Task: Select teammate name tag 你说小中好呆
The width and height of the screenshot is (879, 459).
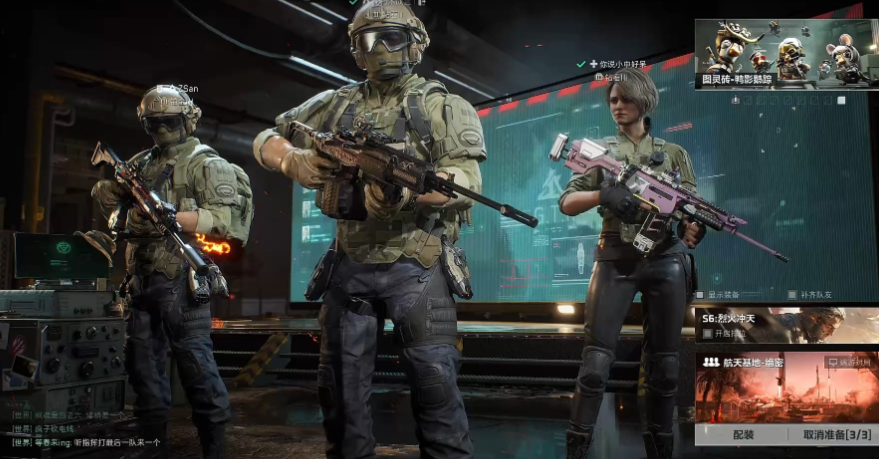Action: coord(621,65)
